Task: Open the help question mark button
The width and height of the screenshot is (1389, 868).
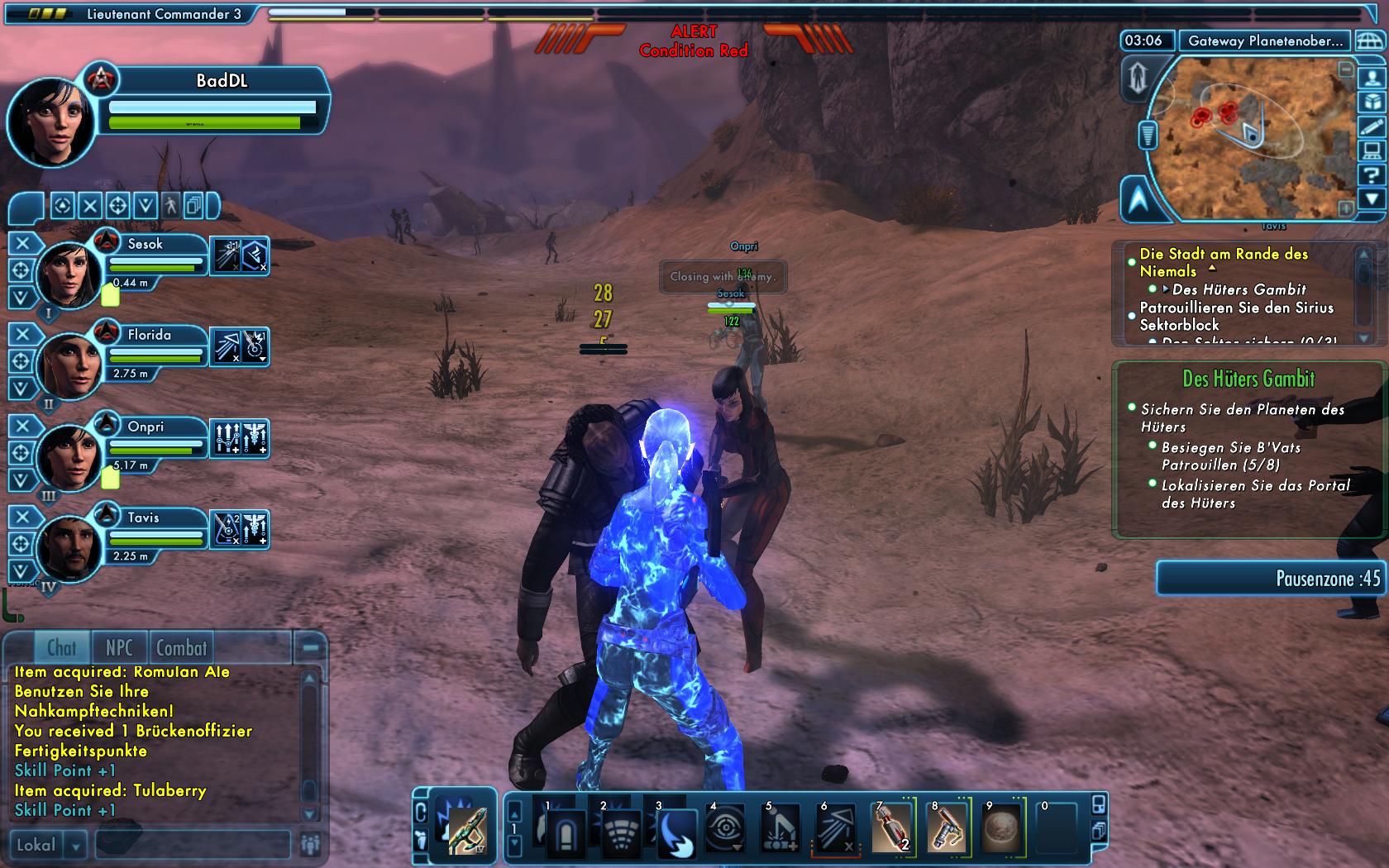Action: click(x=1372, y=174)
